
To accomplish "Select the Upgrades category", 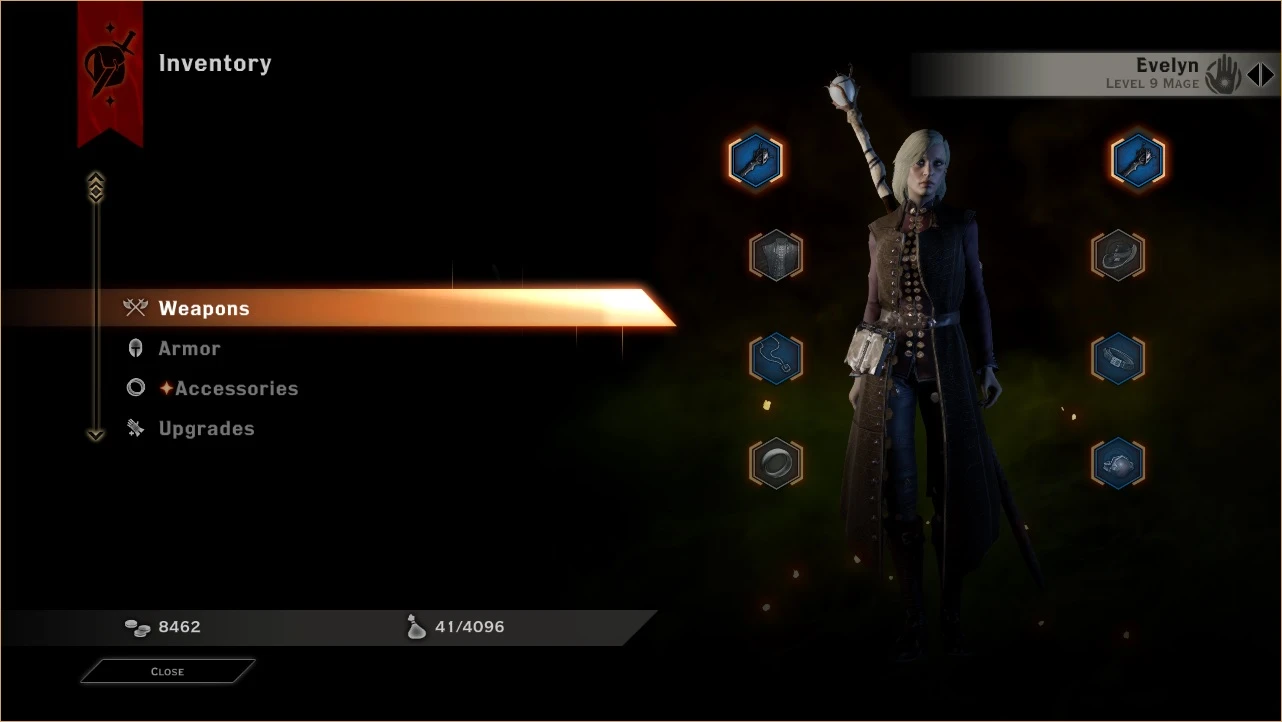I will pyautogui.click(x=207, y=428).
